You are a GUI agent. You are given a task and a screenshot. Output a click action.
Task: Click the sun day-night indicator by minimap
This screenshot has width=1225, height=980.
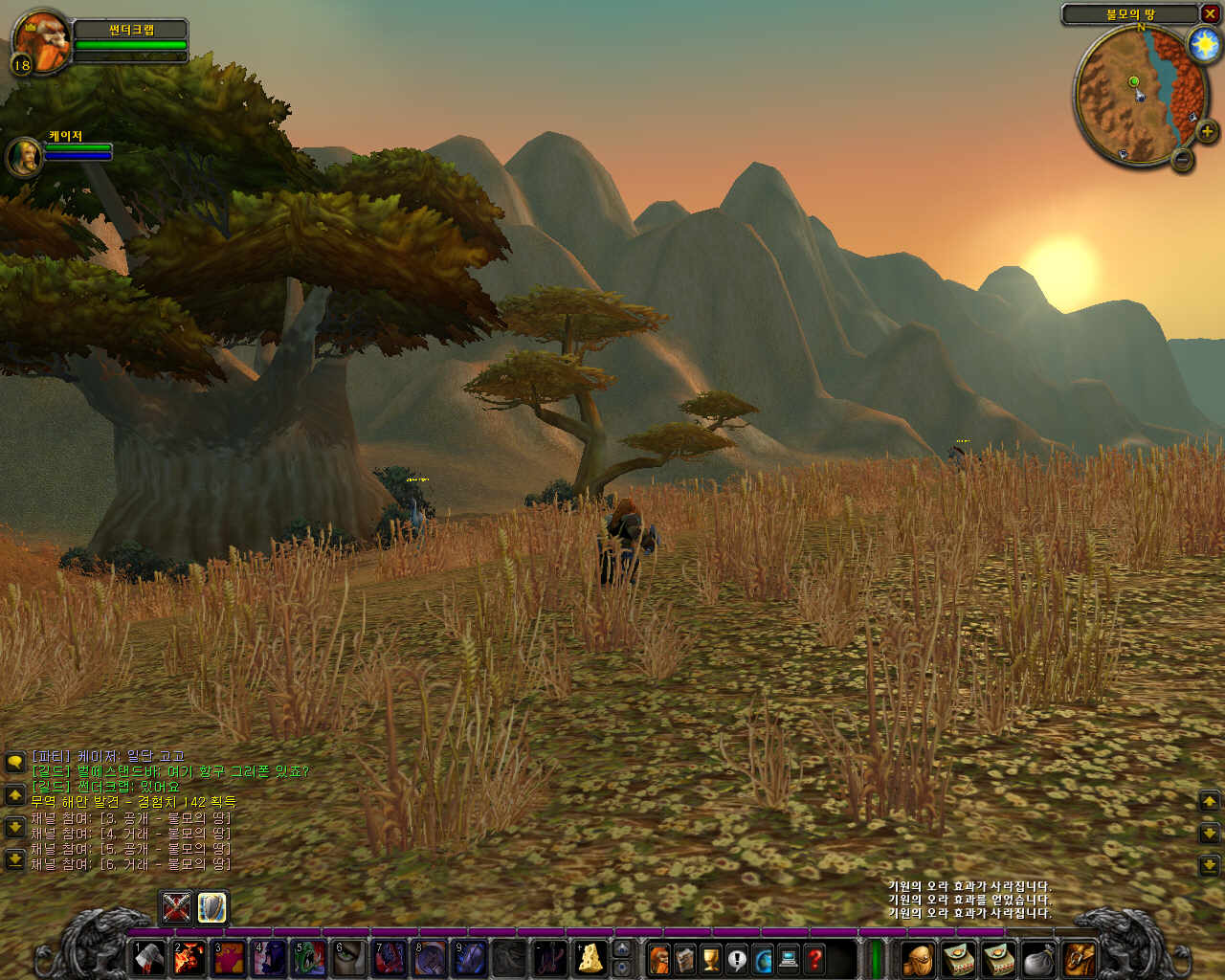tap(1203, 44)
